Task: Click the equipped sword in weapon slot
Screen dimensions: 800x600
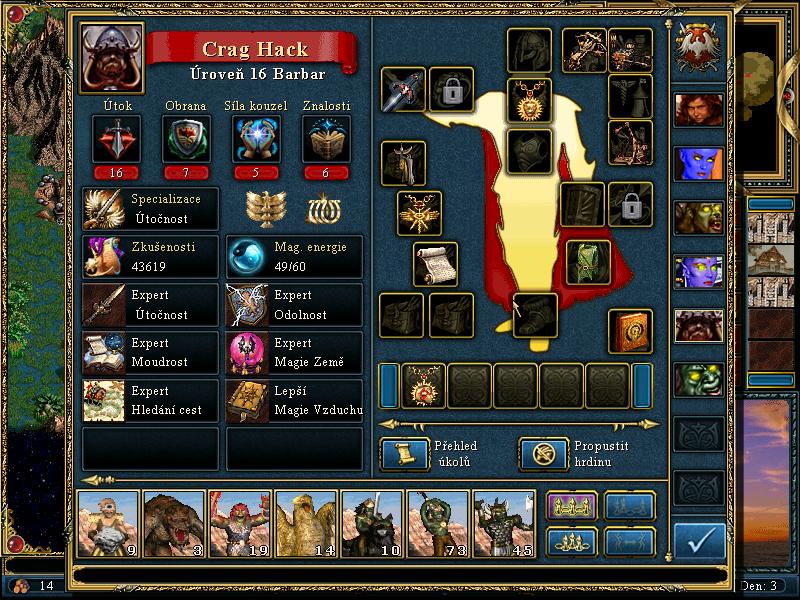Action: (403, 90)
